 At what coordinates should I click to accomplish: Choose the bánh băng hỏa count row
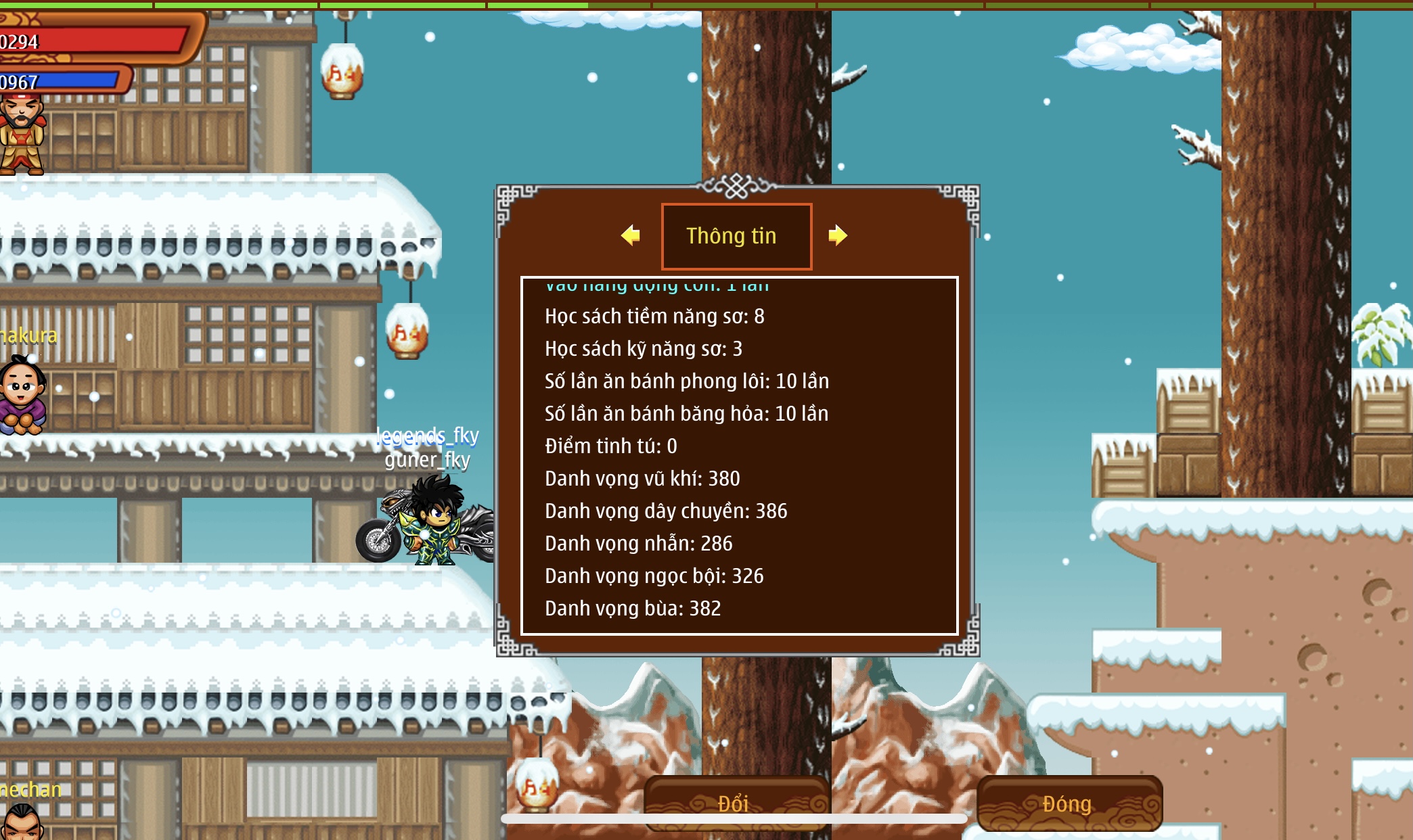[686, 414]
